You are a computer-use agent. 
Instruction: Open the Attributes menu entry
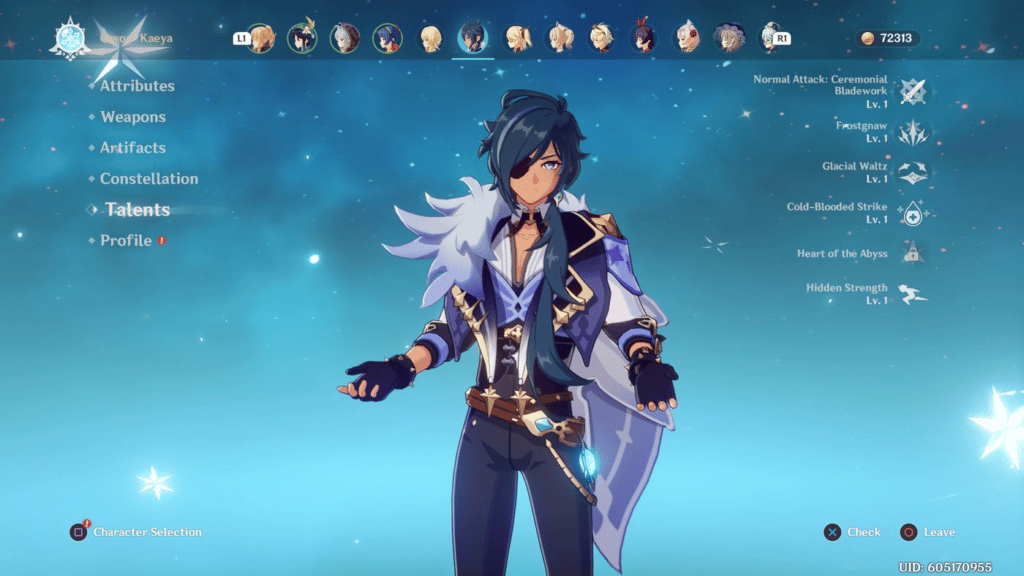click(137, 86)
